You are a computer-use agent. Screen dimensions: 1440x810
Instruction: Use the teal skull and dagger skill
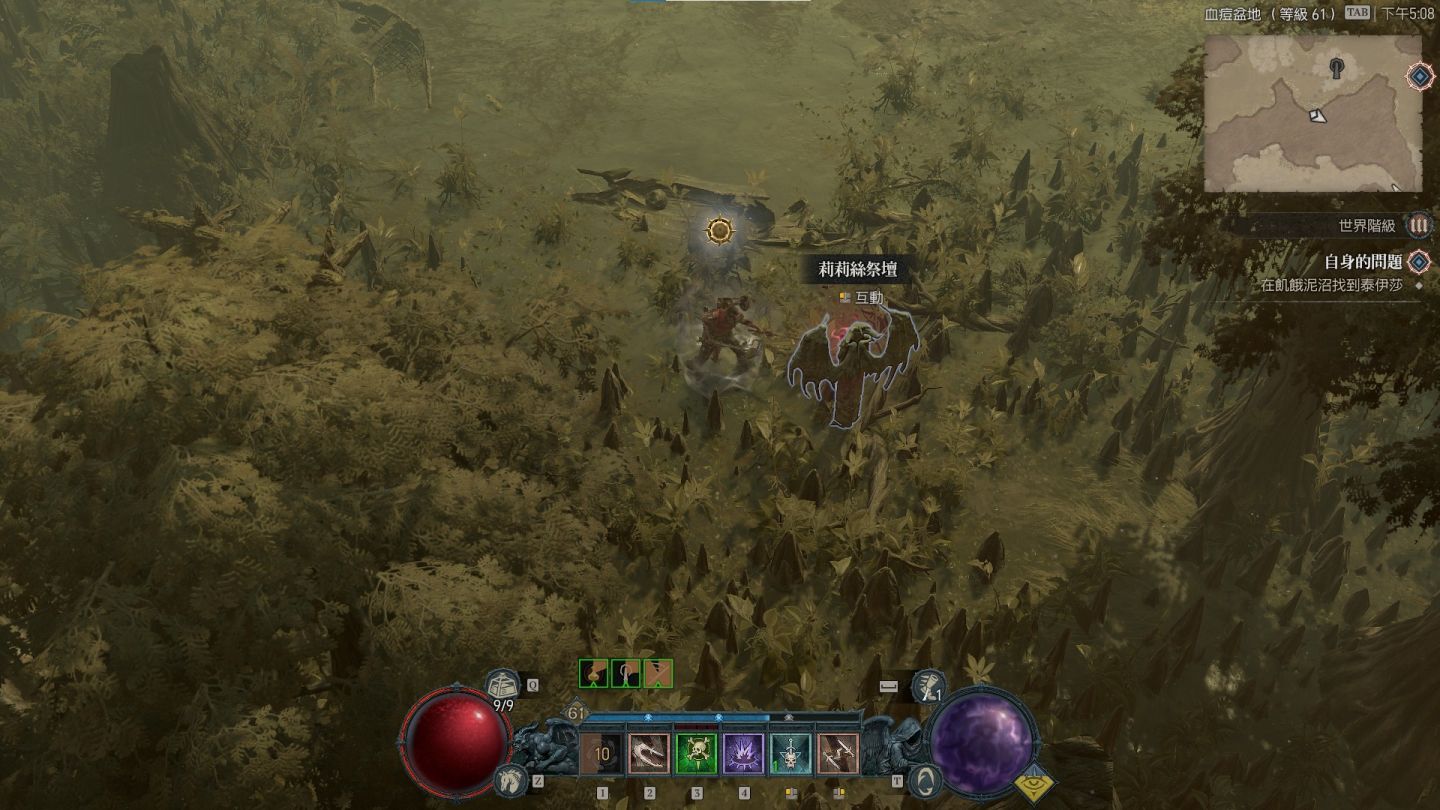coord(790,755)
